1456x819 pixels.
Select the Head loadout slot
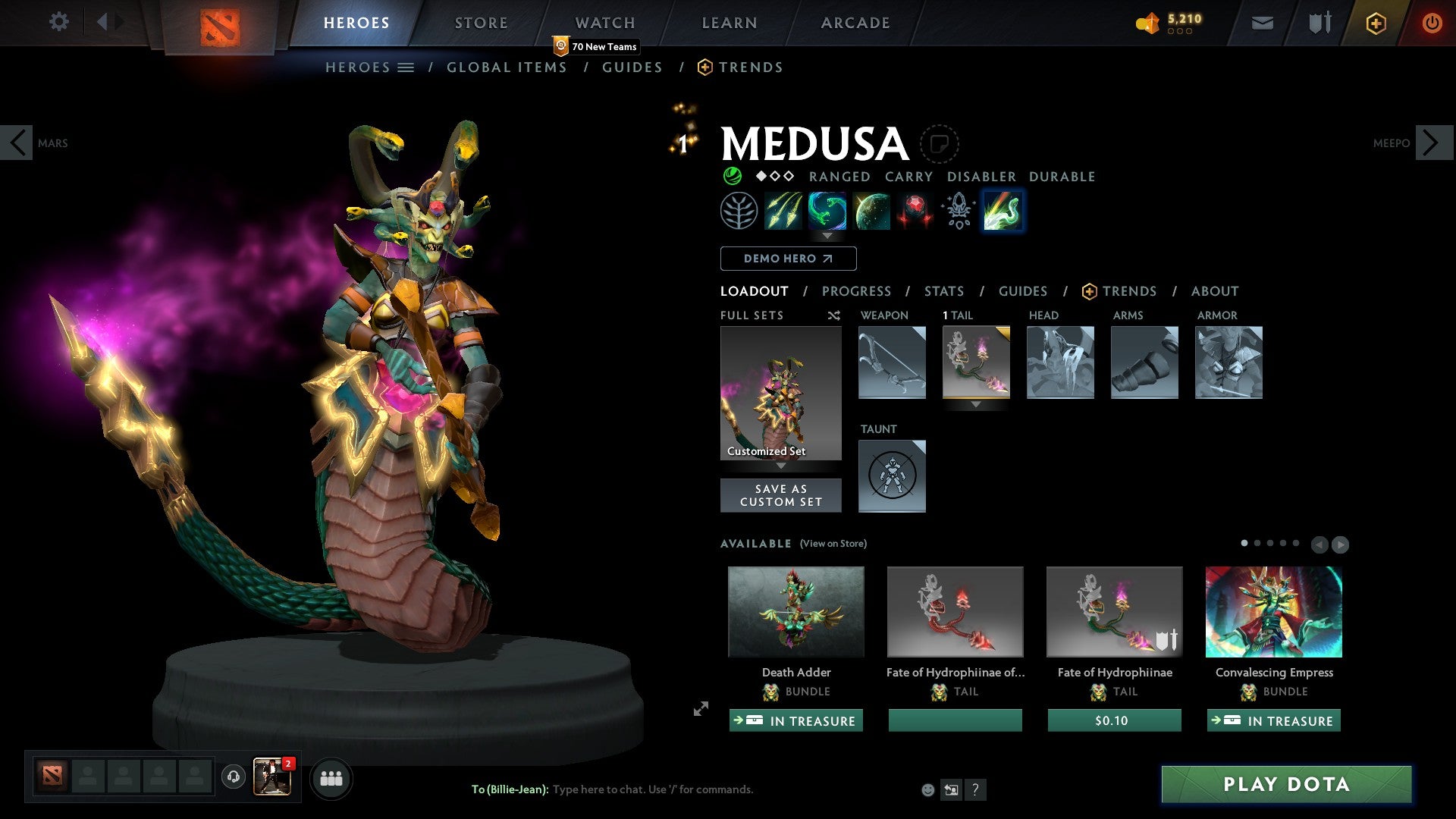coord(1060,362)
